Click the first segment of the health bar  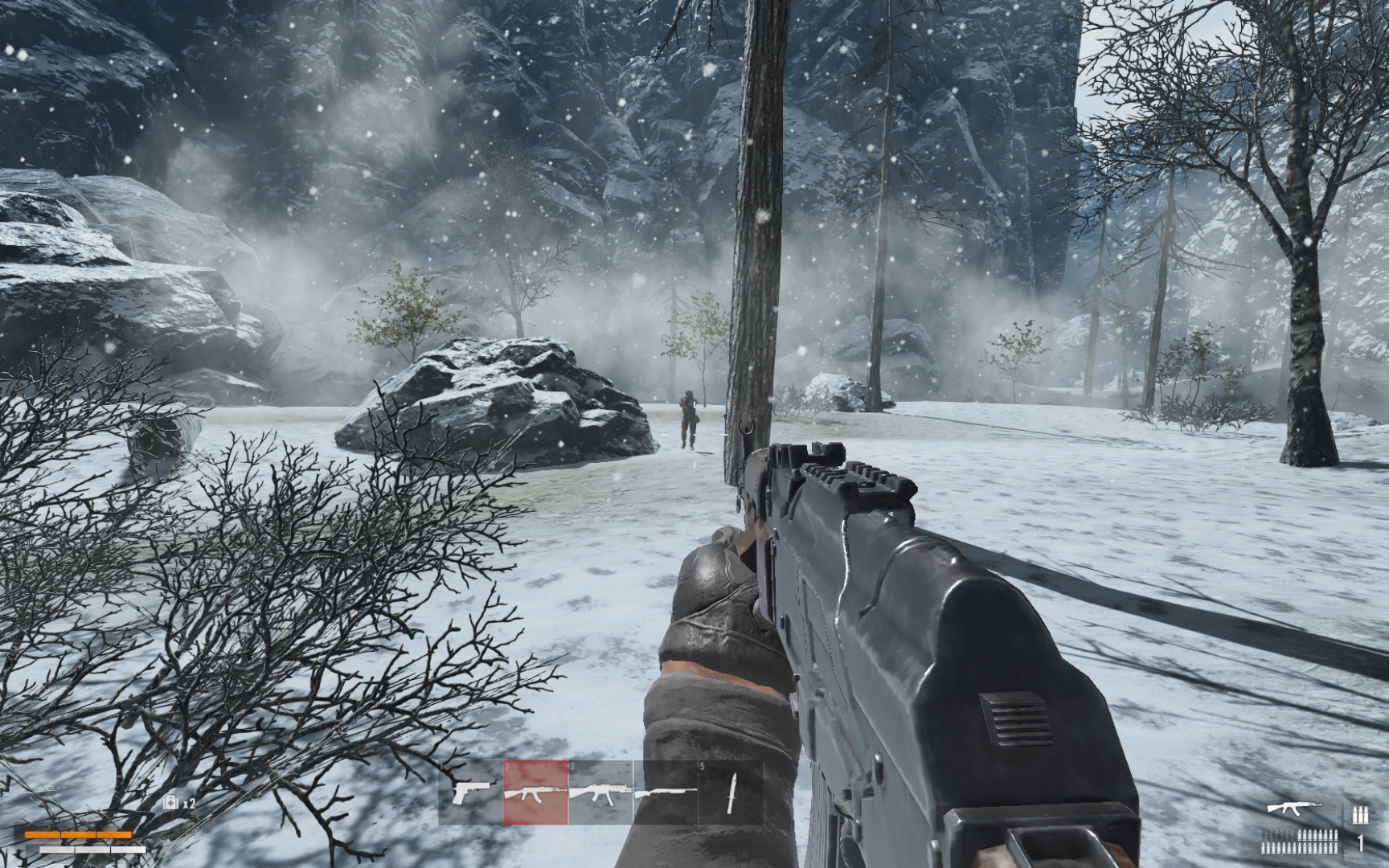42,835
